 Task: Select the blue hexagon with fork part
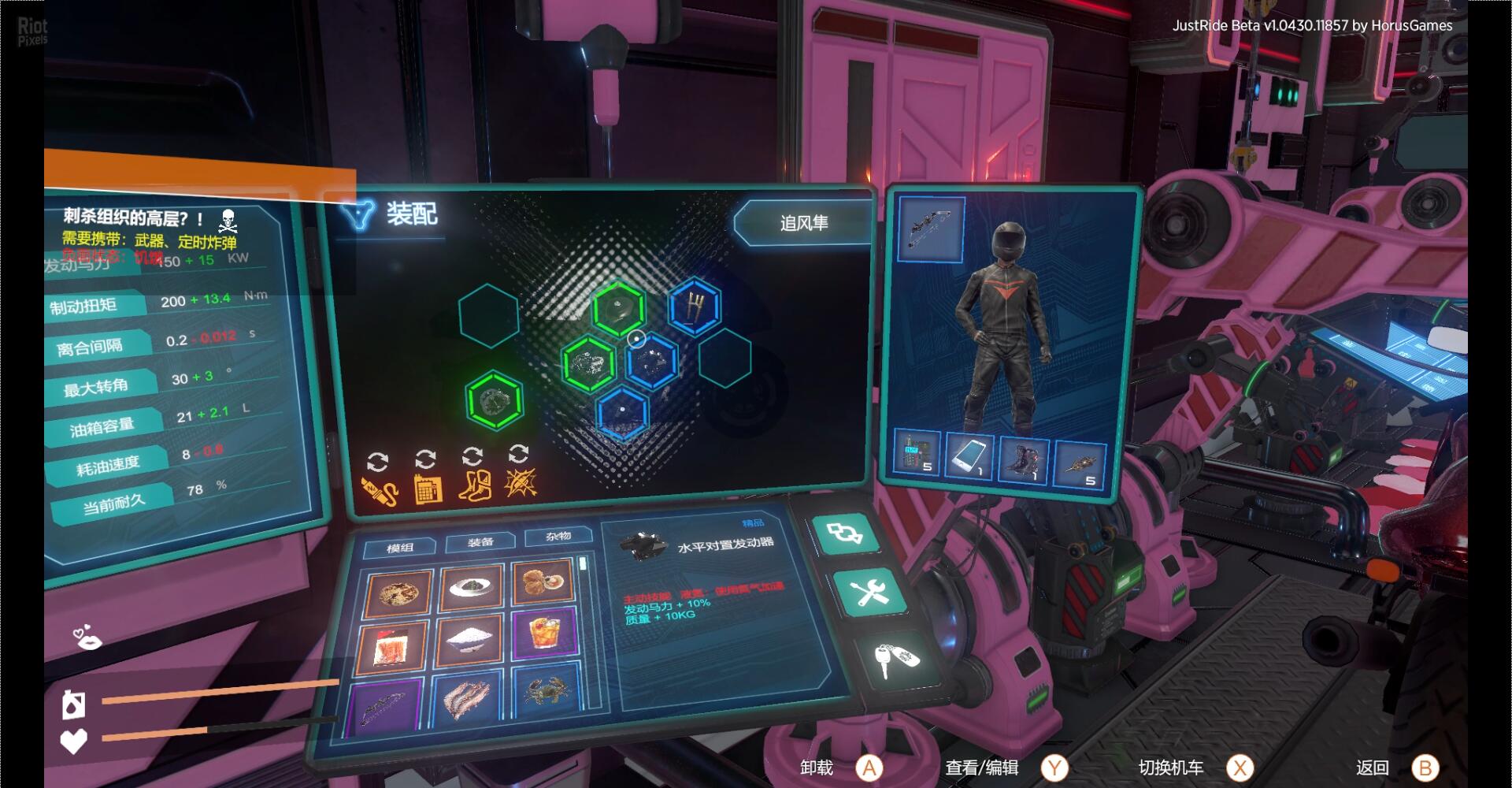[694, 307]
